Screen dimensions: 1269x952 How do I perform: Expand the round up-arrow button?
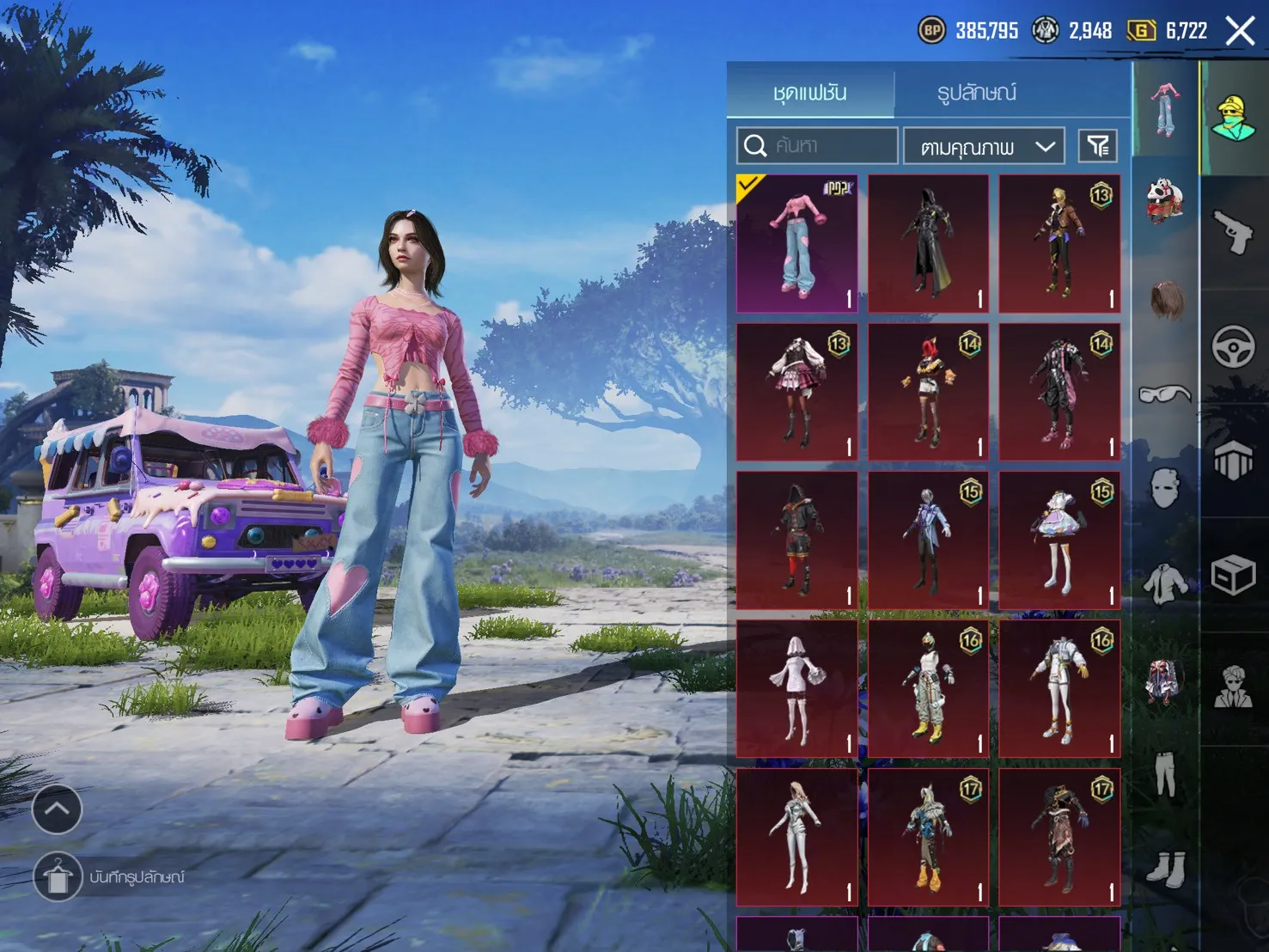pyautogui.click(x=57, y=809)
